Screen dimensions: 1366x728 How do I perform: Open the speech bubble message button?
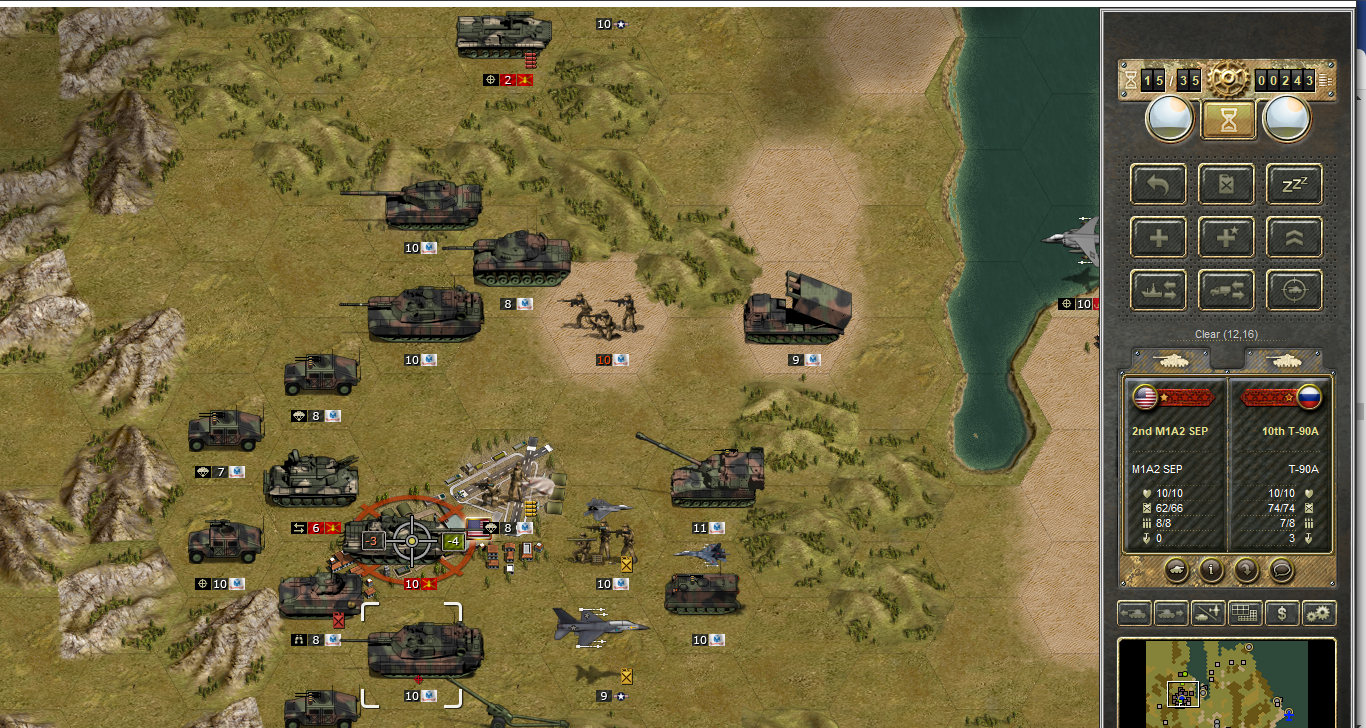1280,570
